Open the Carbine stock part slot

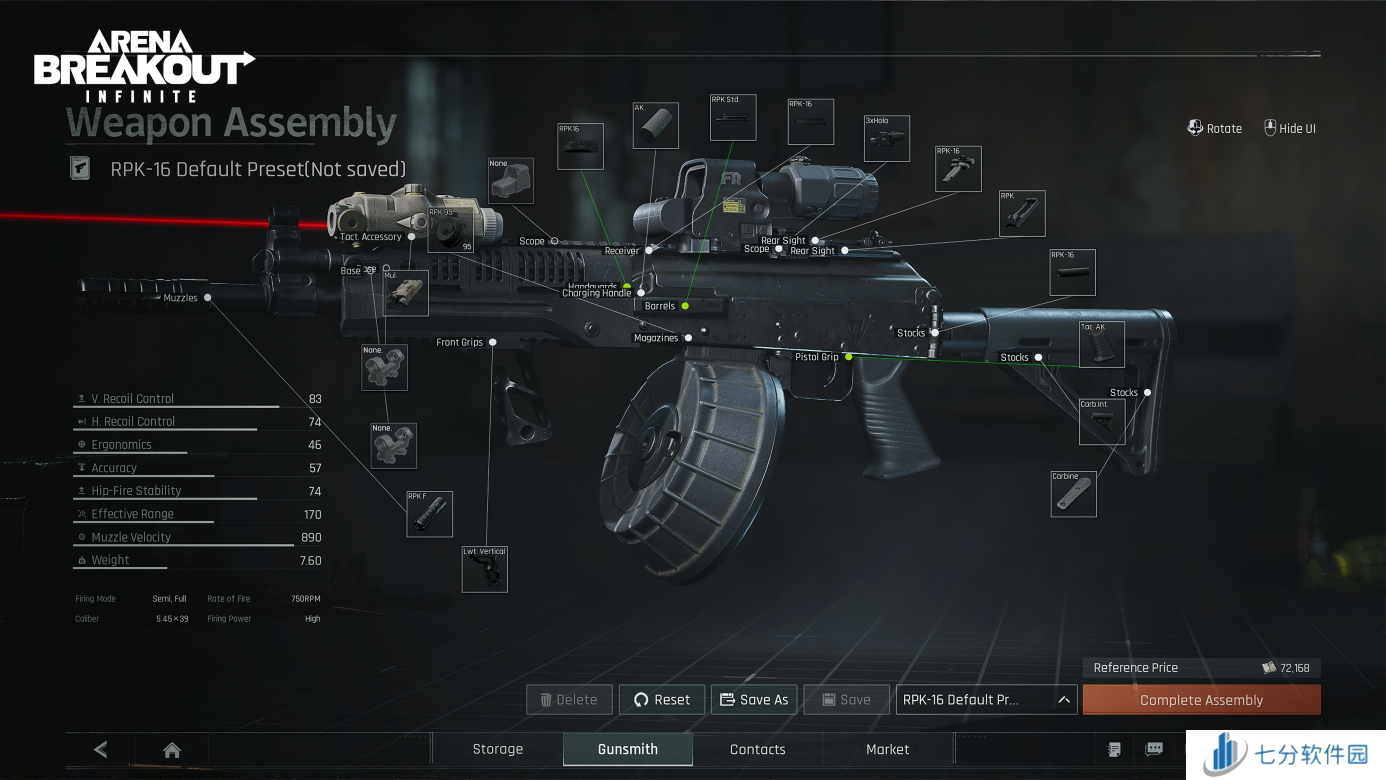[x=1073, y=494]
